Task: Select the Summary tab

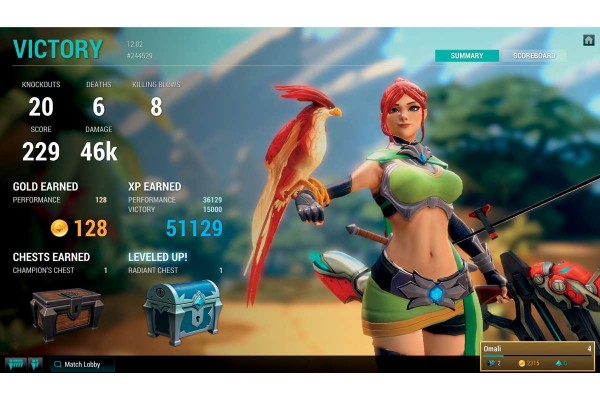Action: tap(467, 56)
